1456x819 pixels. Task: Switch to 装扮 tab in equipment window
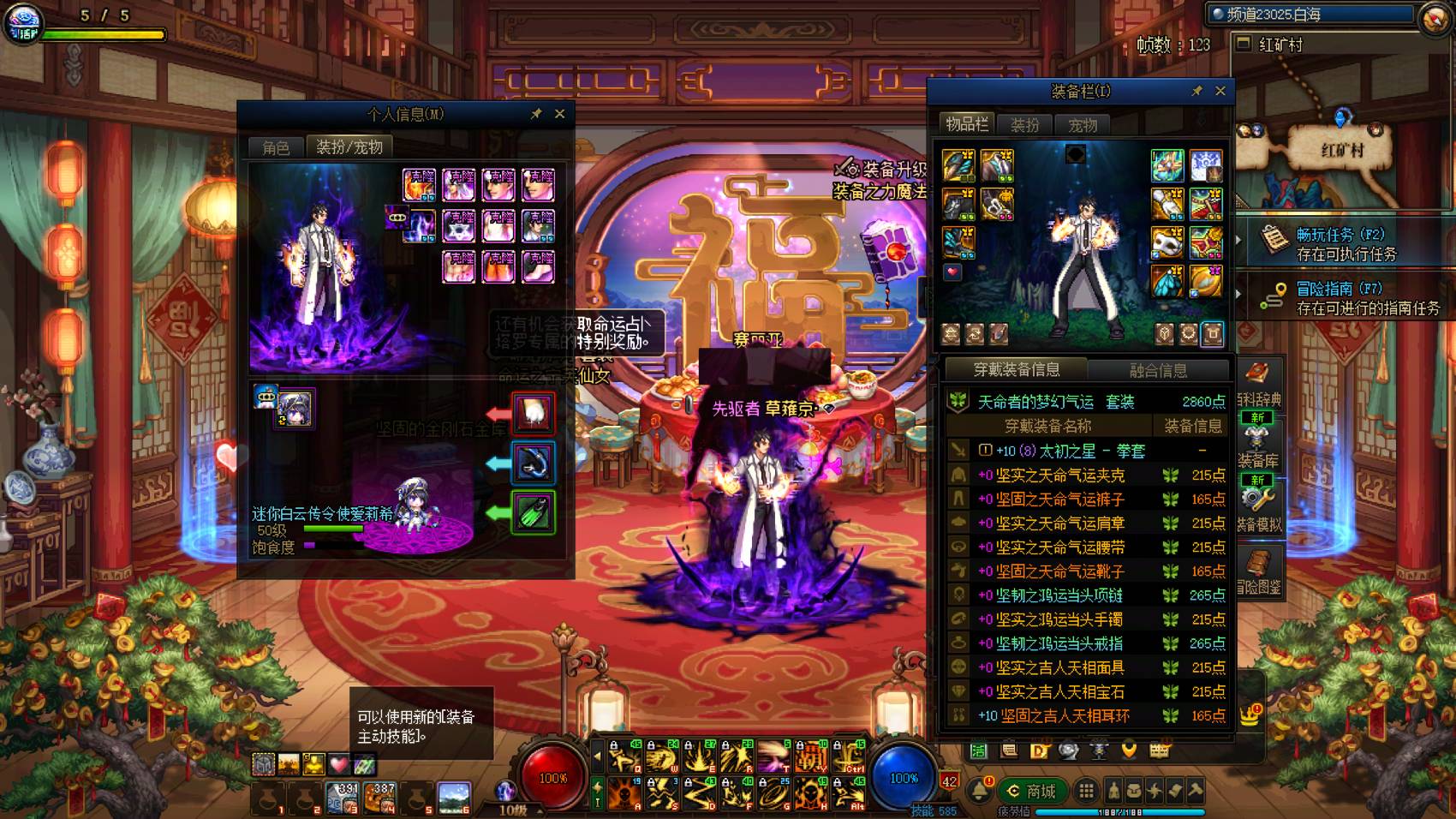(1024, 125)
